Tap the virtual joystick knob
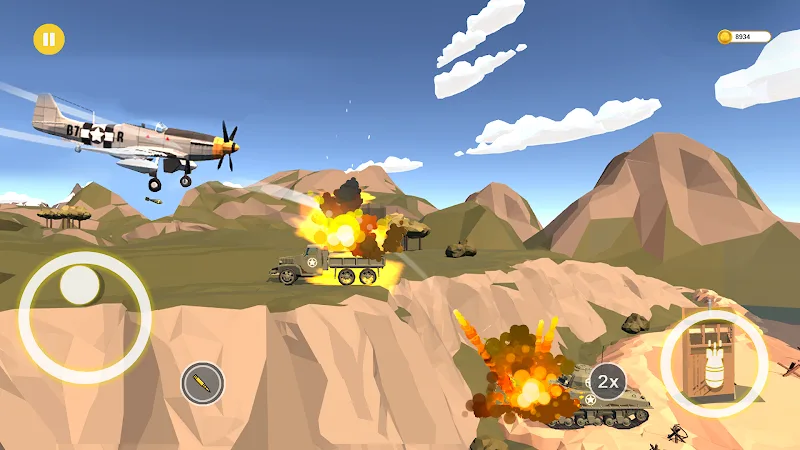The height and width of the screenshot is (450, 800). pyautogui.click(x=80, y=287)
